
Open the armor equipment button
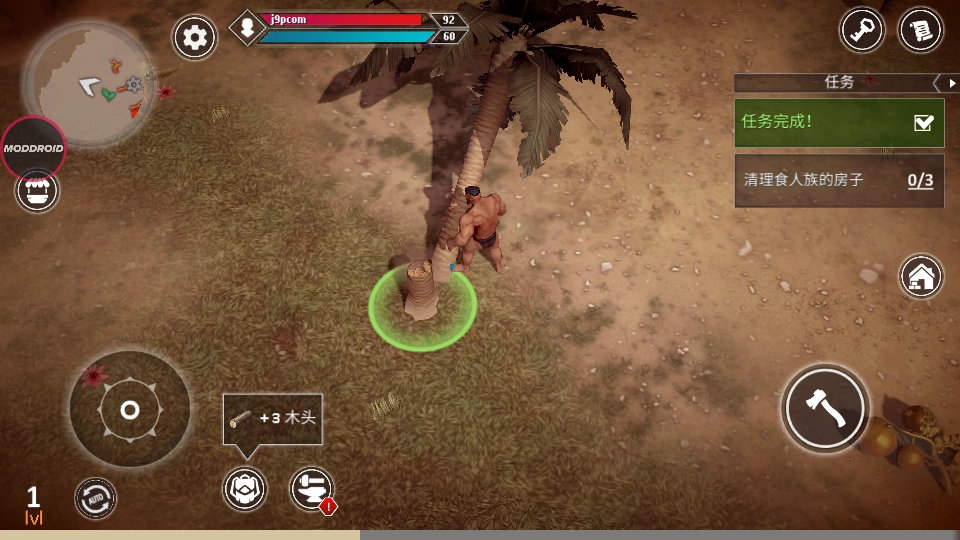[x=245, y=489]
